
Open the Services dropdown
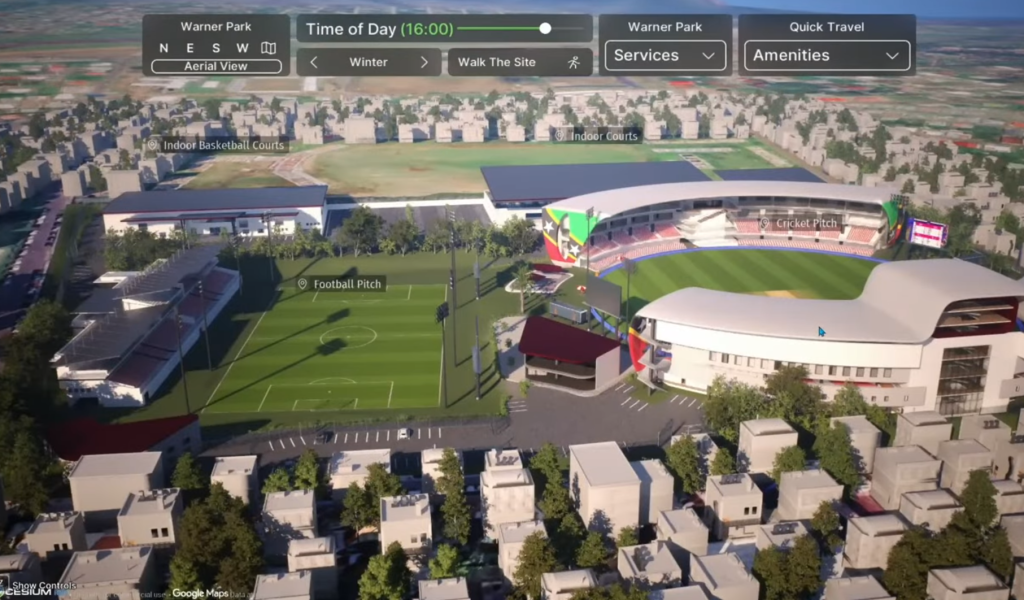coord(665,56)
